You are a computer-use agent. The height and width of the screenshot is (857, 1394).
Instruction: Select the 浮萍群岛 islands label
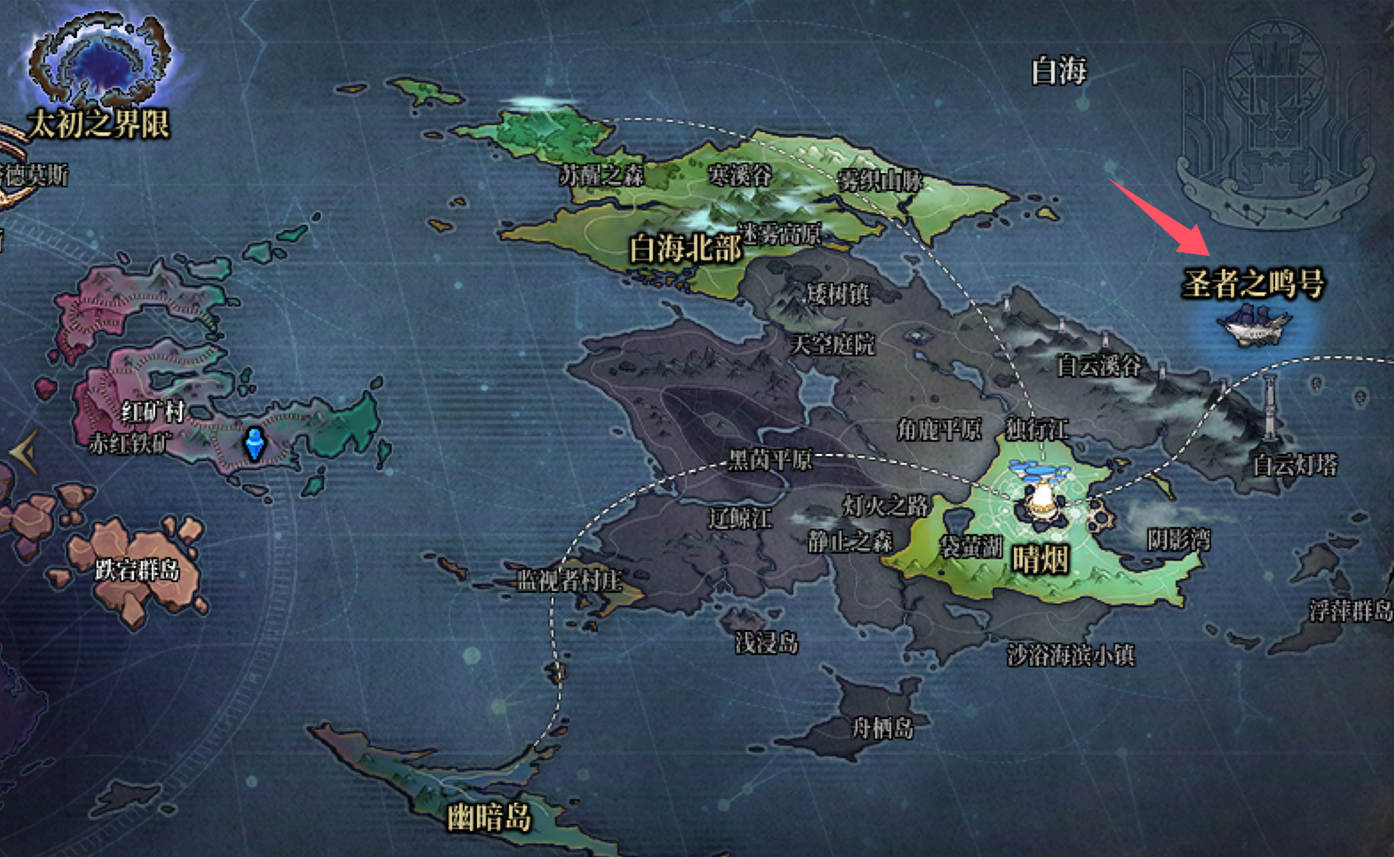1350,610
